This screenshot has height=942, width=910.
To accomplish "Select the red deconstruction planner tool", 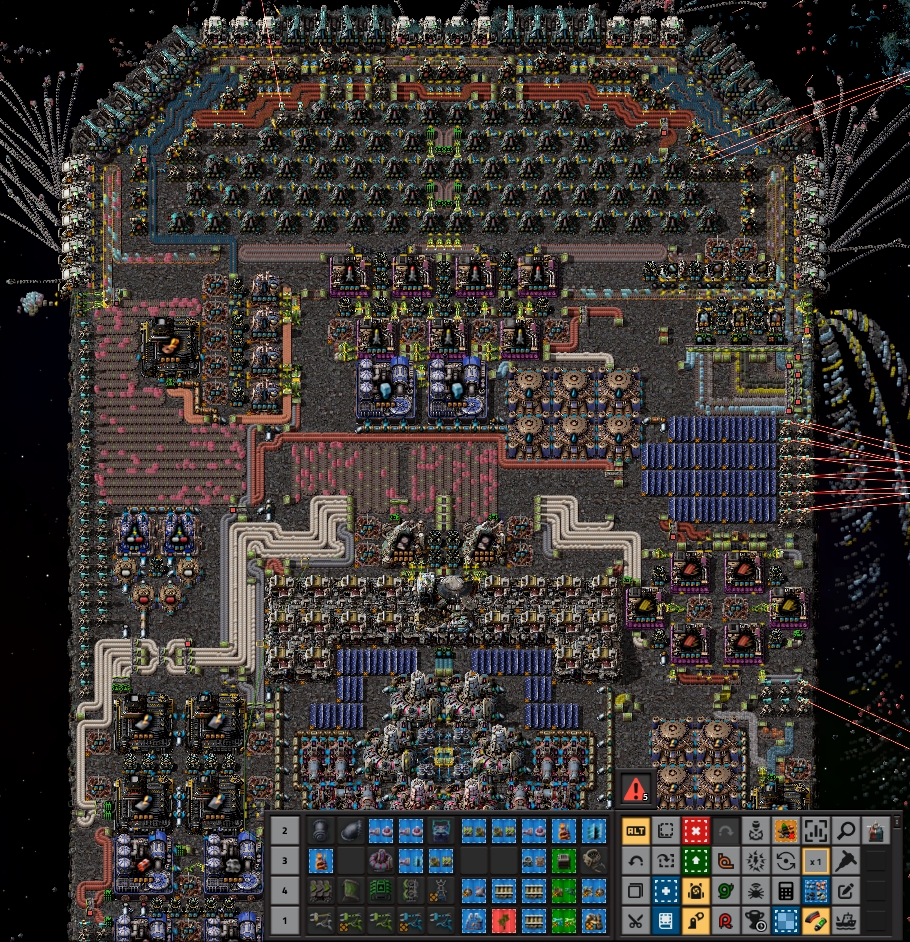I will (x=695, y=830).
